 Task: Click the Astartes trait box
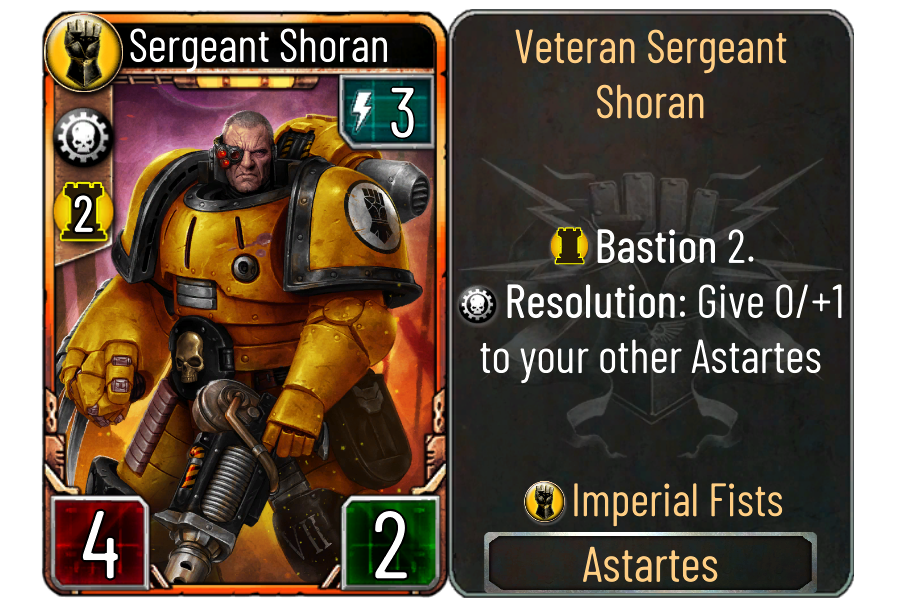click(x=650, y=565)
